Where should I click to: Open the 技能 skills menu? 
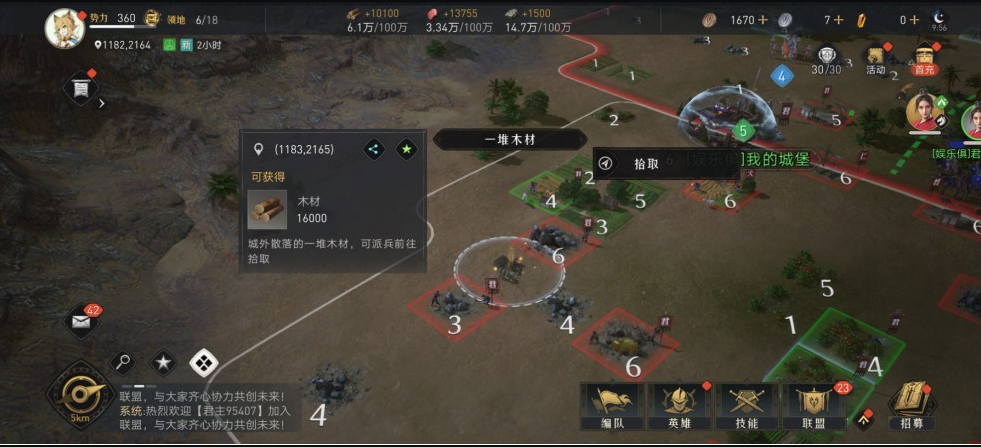click(746, 406)
